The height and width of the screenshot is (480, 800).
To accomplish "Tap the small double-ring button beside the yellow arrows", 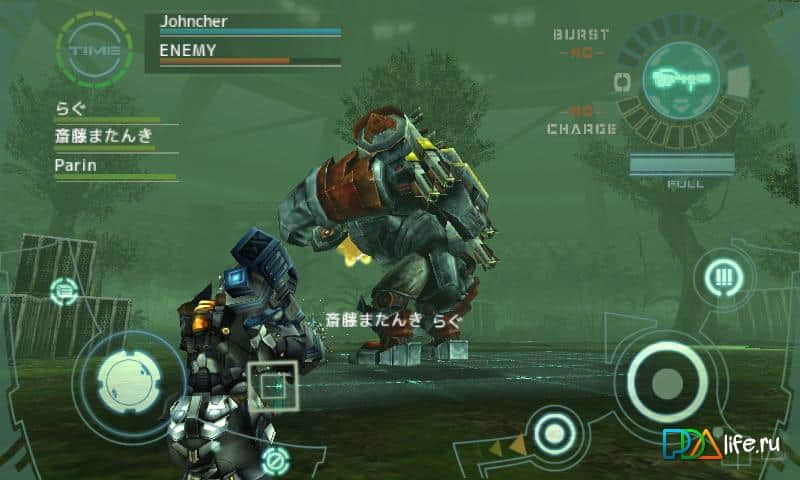I will click(x=551, y=434).
